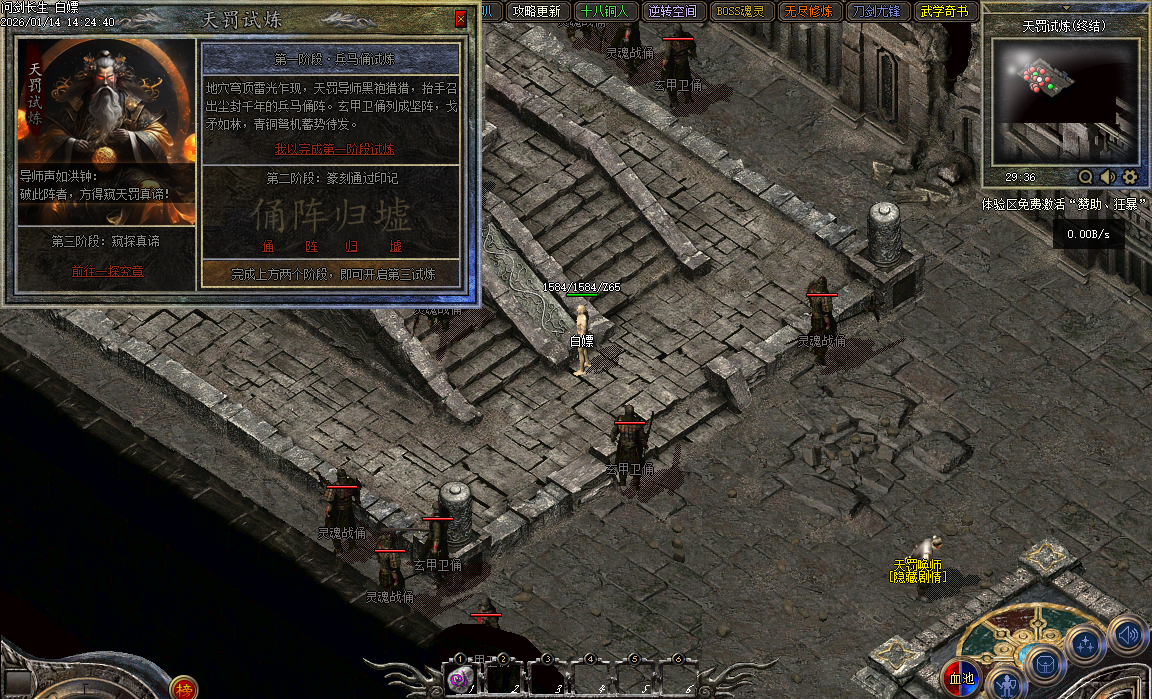Open the bag round button
This screenshot has height=699, width=1152.
pos(1044,664)
